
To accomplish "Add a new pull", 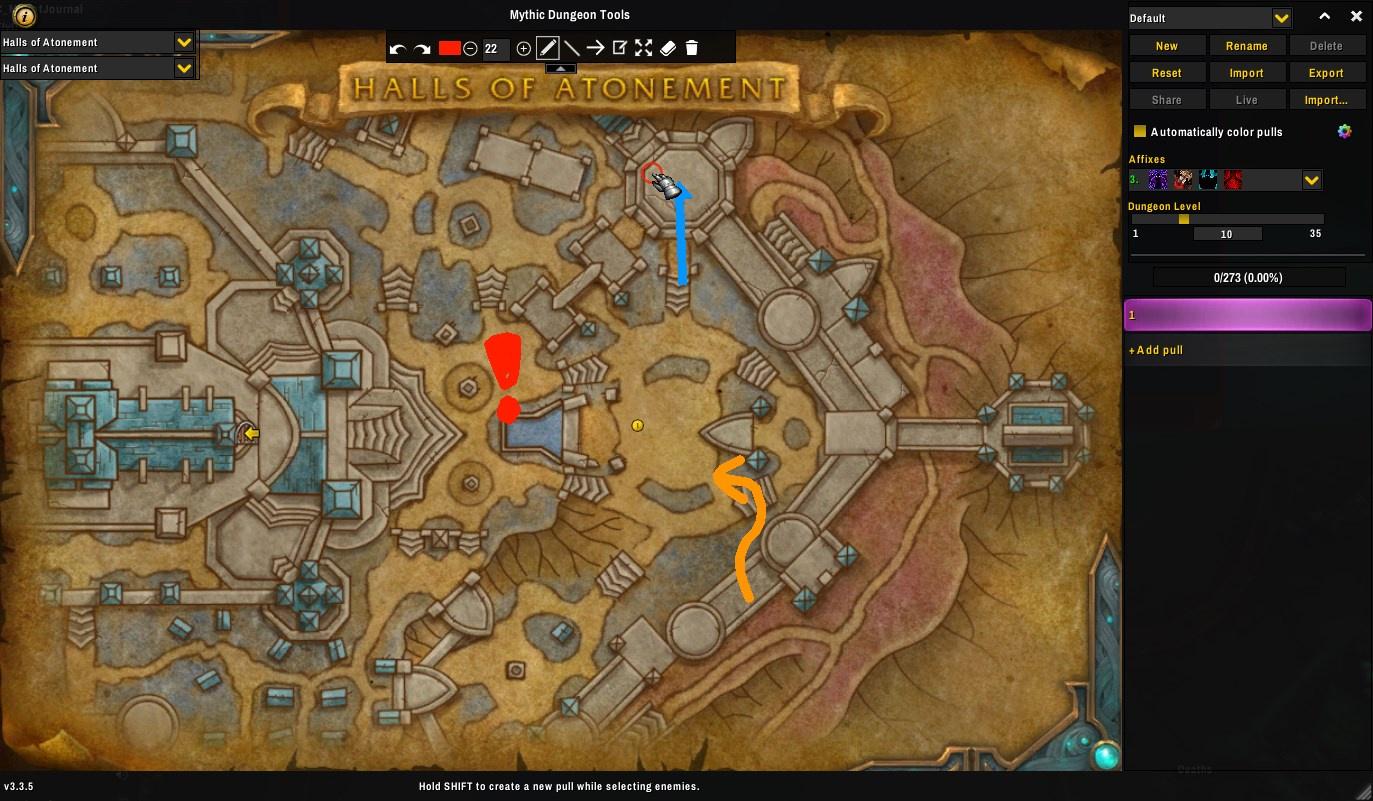I will [1156, 350].
